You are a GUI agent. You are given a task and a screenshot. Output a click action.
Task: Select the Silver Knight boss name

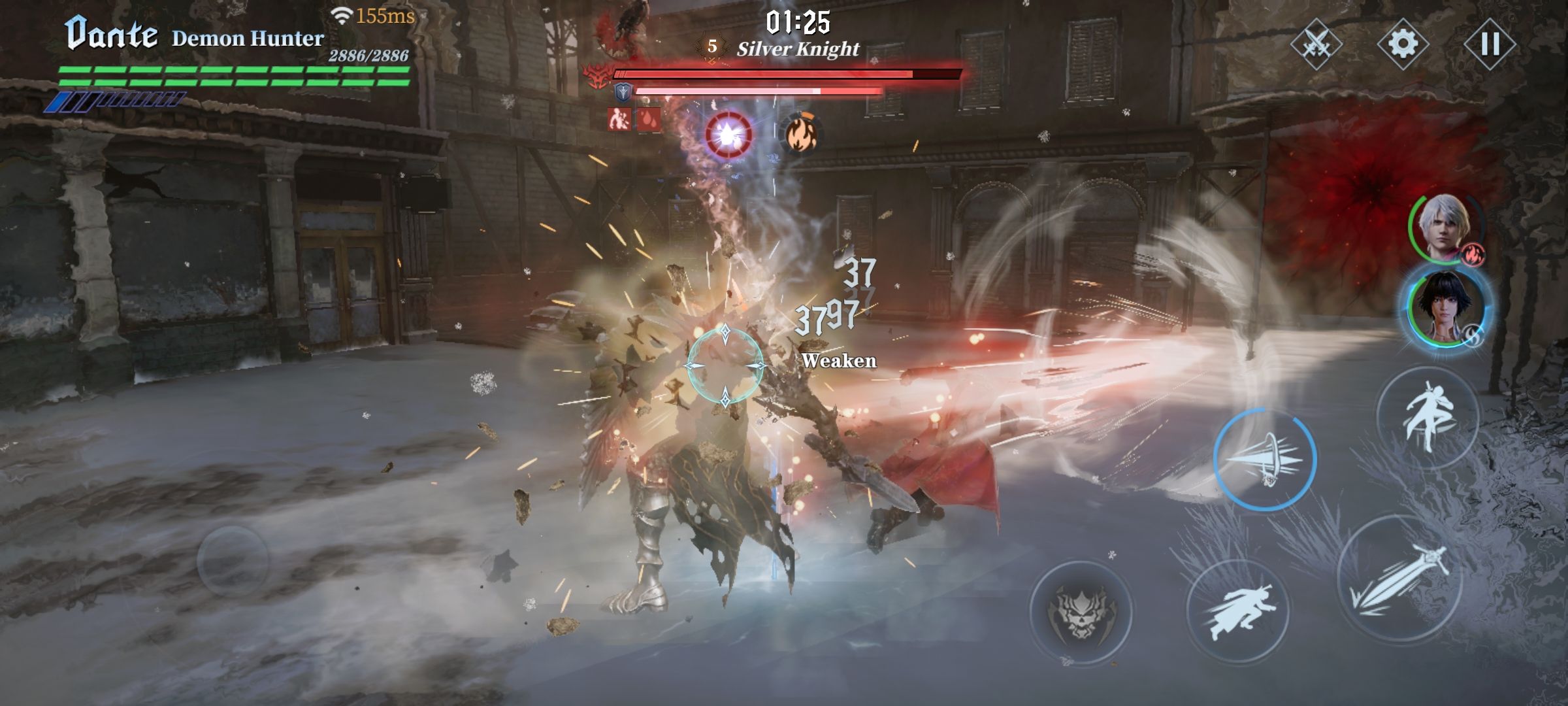798,47
